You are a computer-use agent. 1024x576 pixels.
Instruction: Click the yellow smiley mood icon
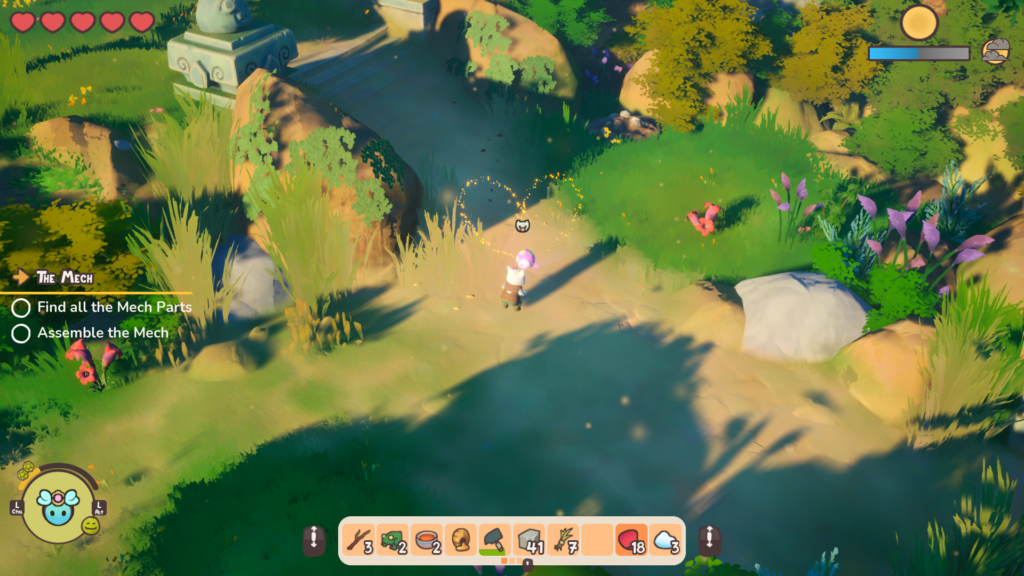point(90,525)
